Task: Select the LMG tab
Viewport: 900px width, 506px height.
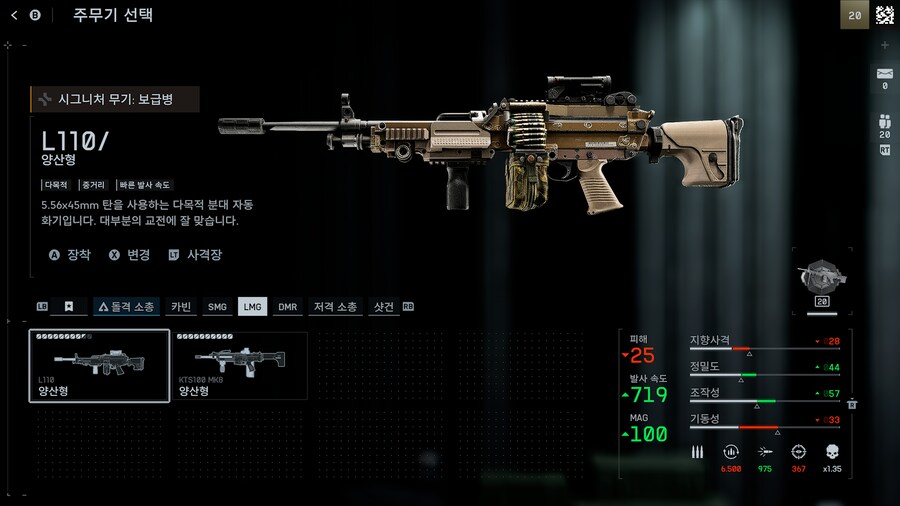Action: pos(252,307)
